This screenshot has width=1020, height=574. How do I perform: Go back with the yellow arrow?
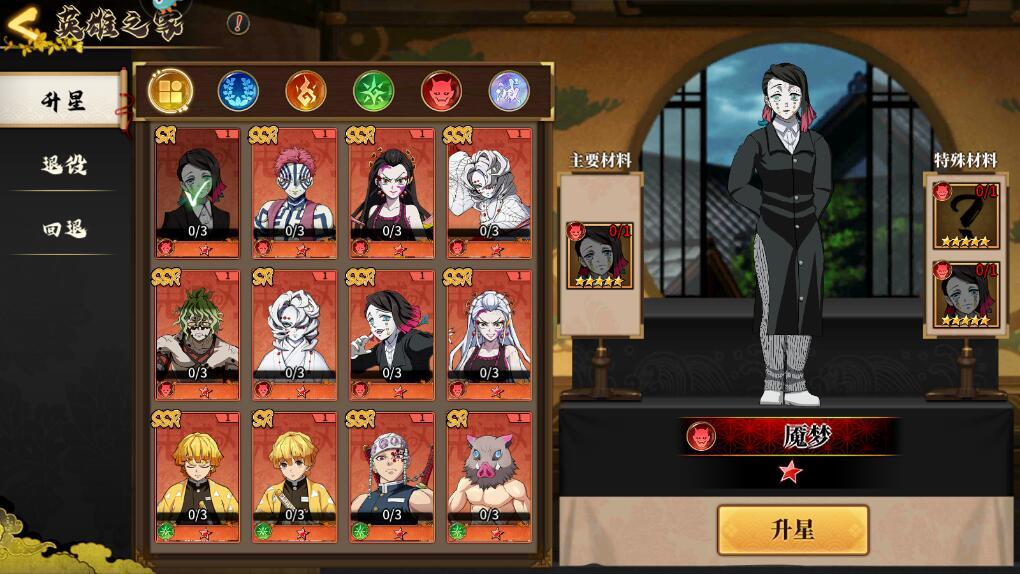click(23, 24)
